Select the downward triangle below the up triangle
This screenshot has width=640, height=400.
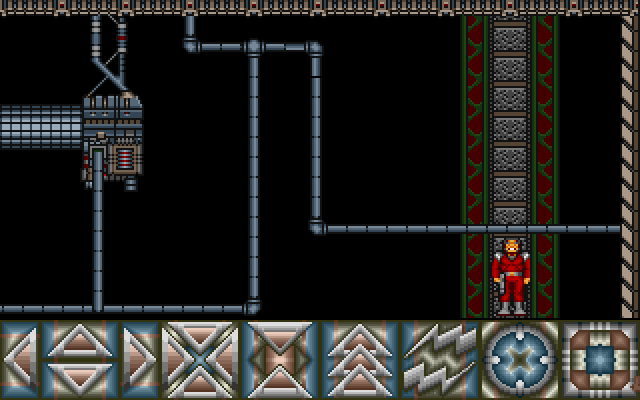tap(80, 376)
